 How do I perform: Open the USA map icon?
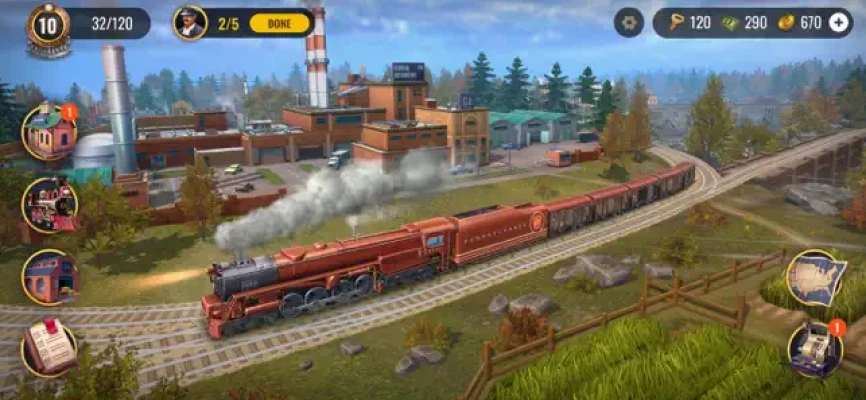pyautogui.click(x=815, y=278)
